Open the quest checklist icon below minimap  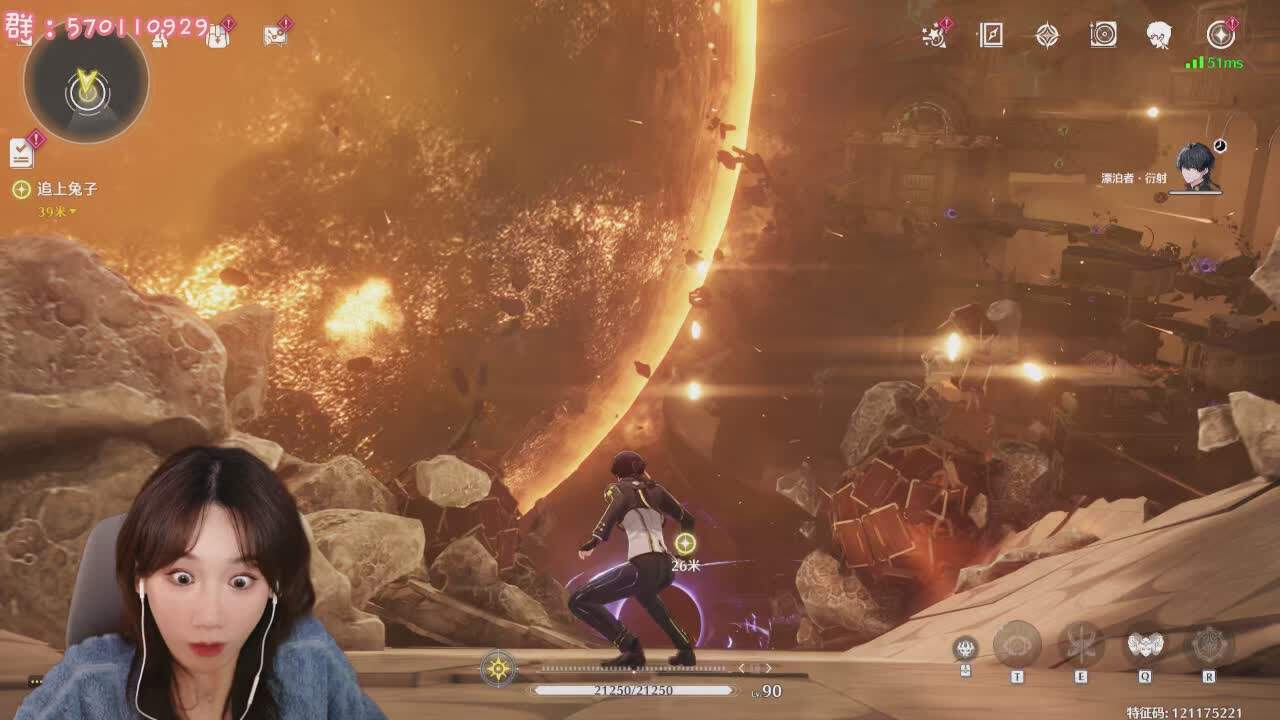(x=22, y=152)
